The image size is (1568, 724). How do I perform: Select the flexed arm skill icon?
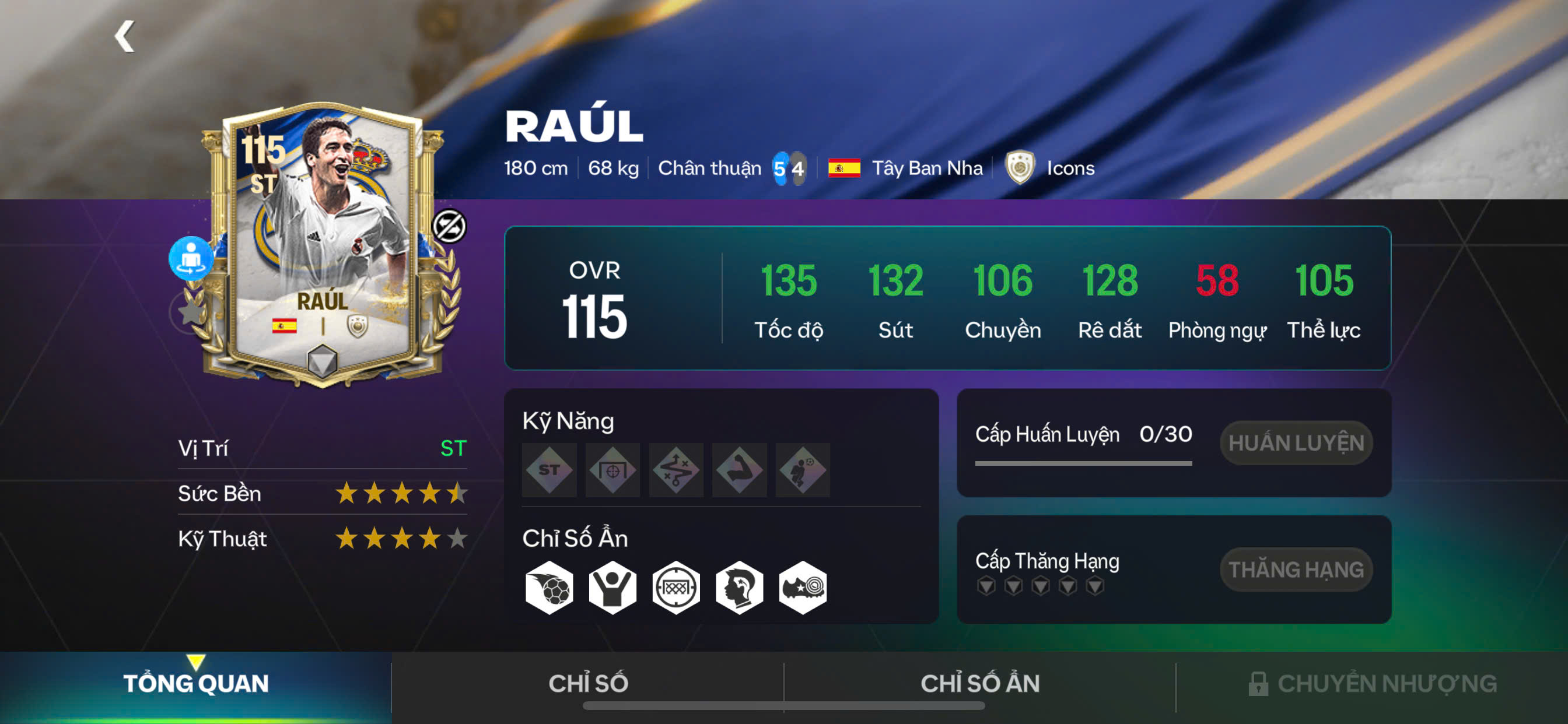[739, 470]
